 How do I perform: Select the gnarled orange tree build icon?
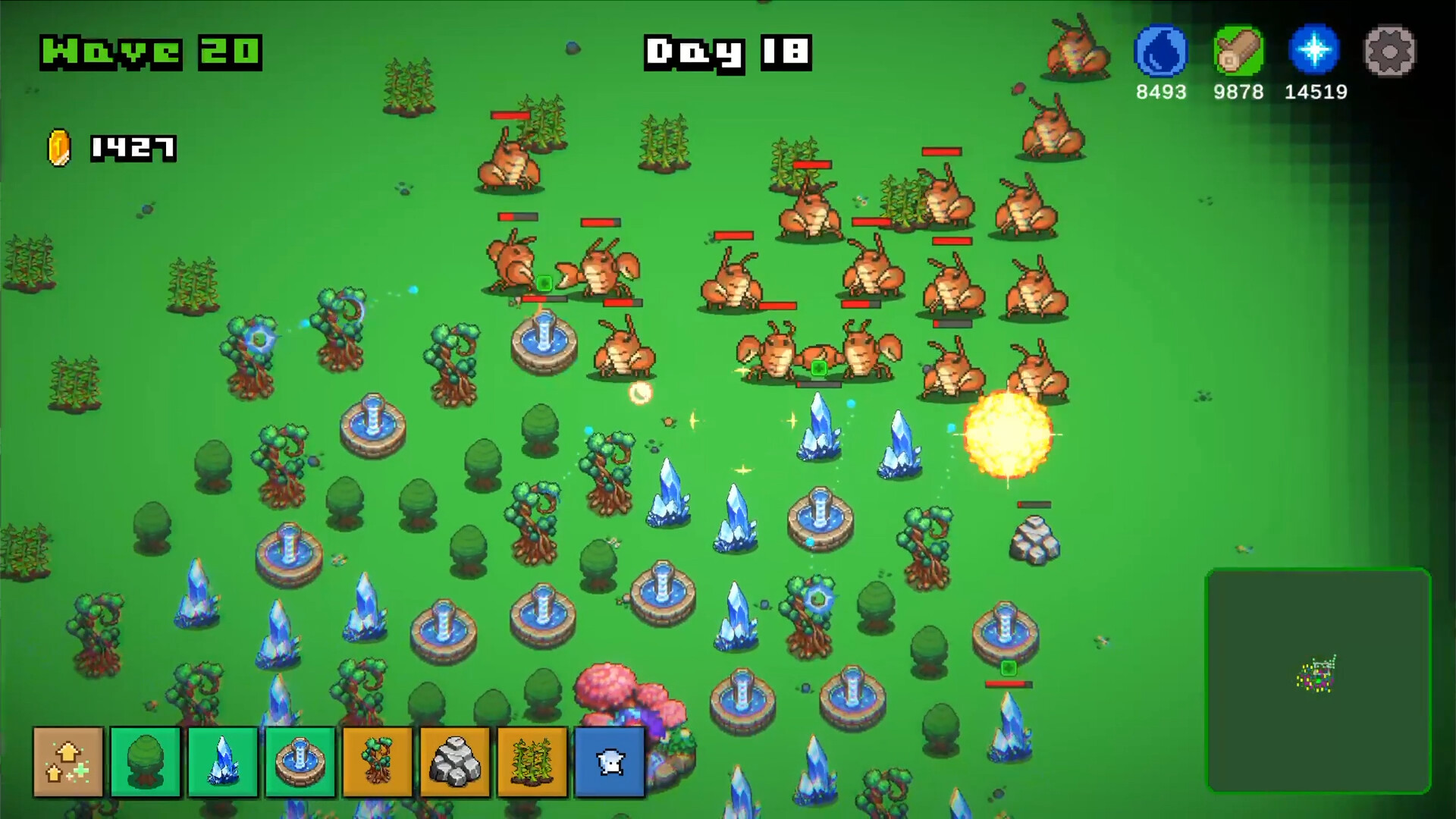tap(377, 761)
